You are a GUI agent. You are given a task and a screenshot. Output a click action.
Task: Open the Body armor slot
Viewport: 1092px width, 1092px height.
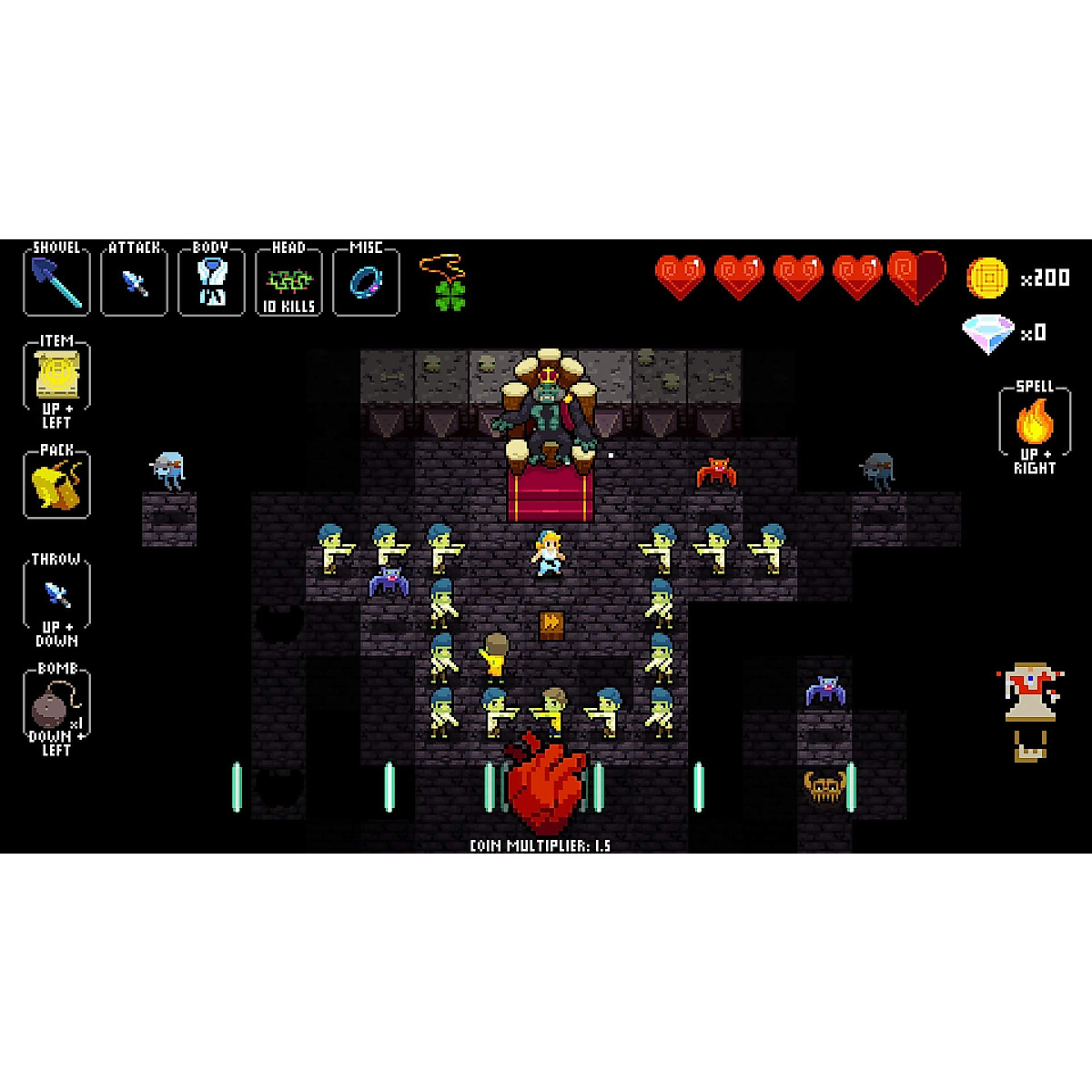point(211,282)
